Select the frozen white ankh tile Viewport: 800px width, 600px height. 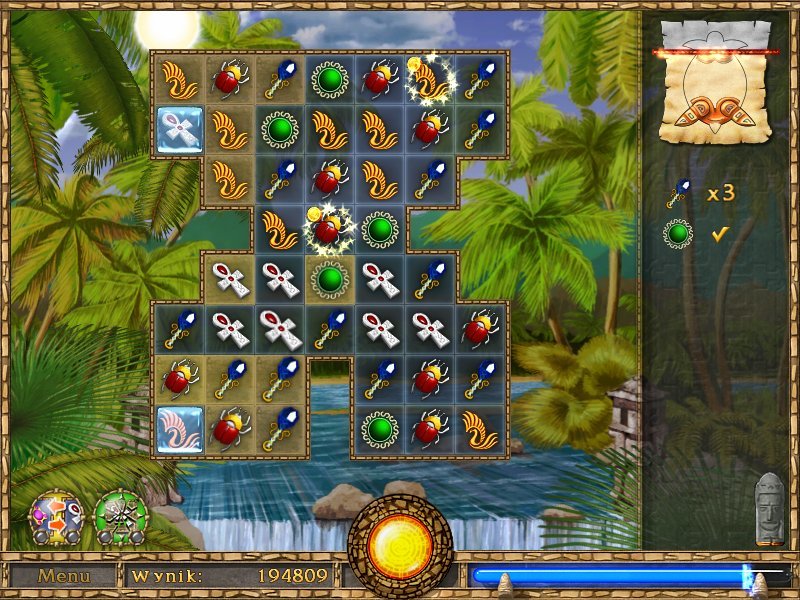[180, 130]
